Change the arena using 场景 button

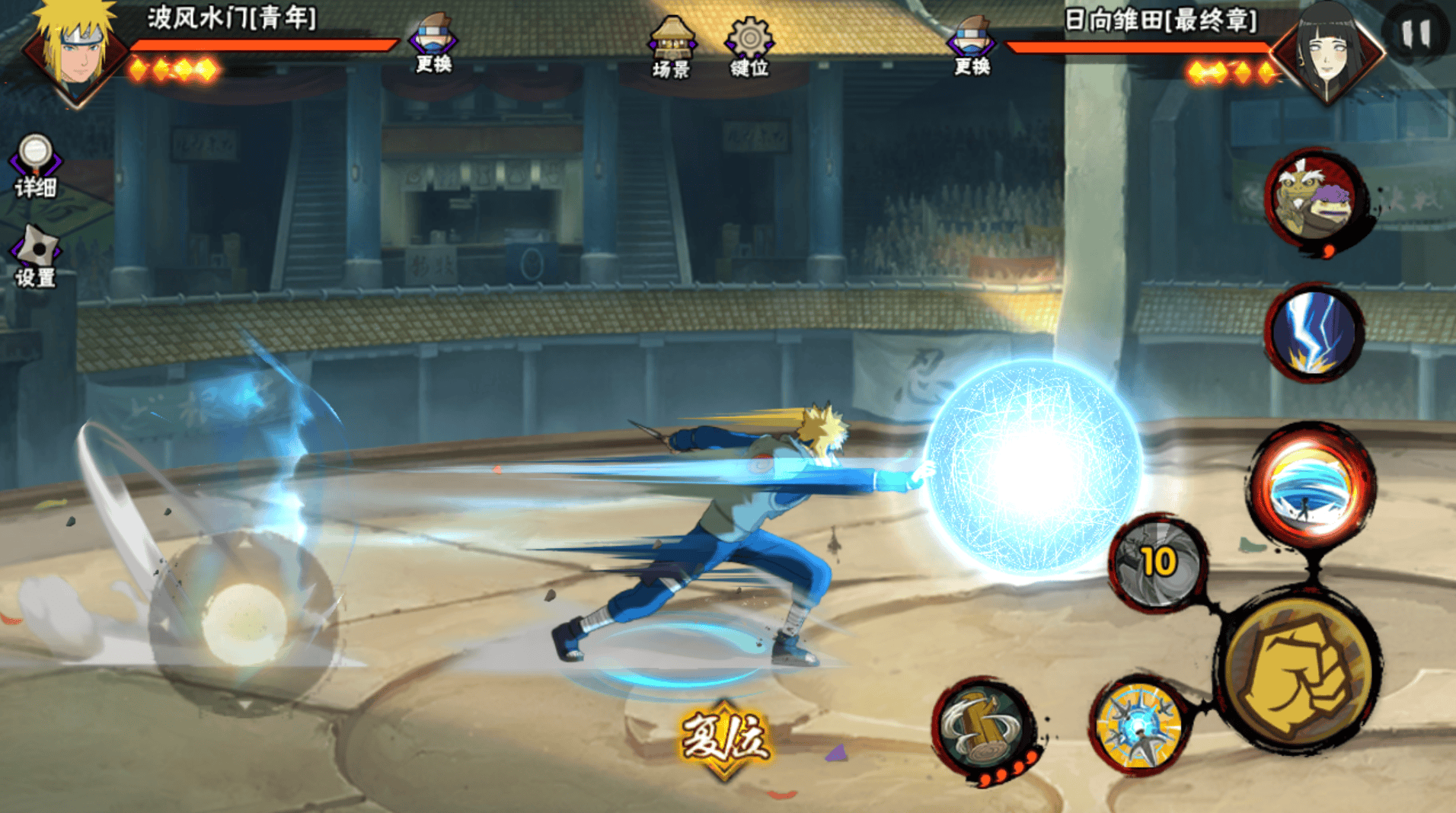click(x=671, y=47)
